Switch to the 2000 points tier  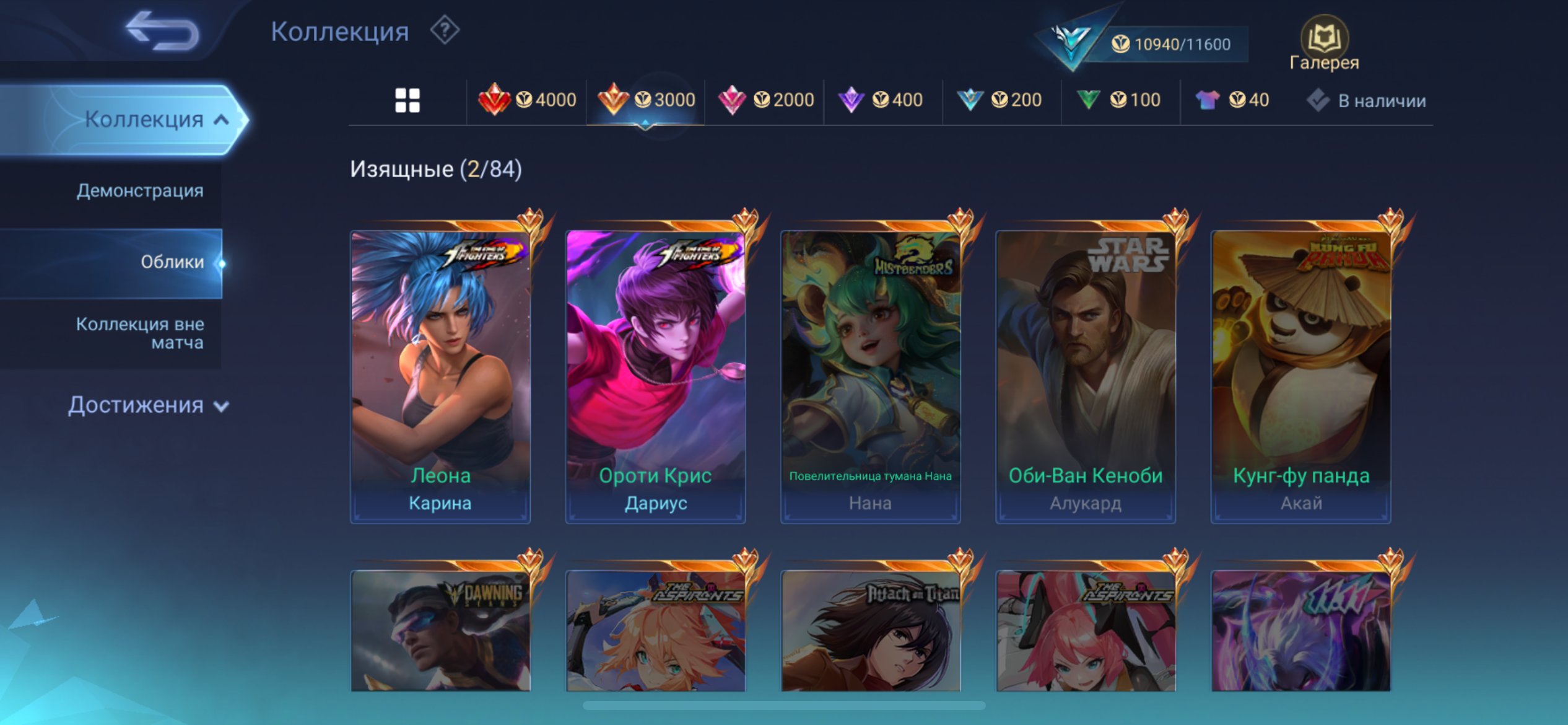pos(765,100)
